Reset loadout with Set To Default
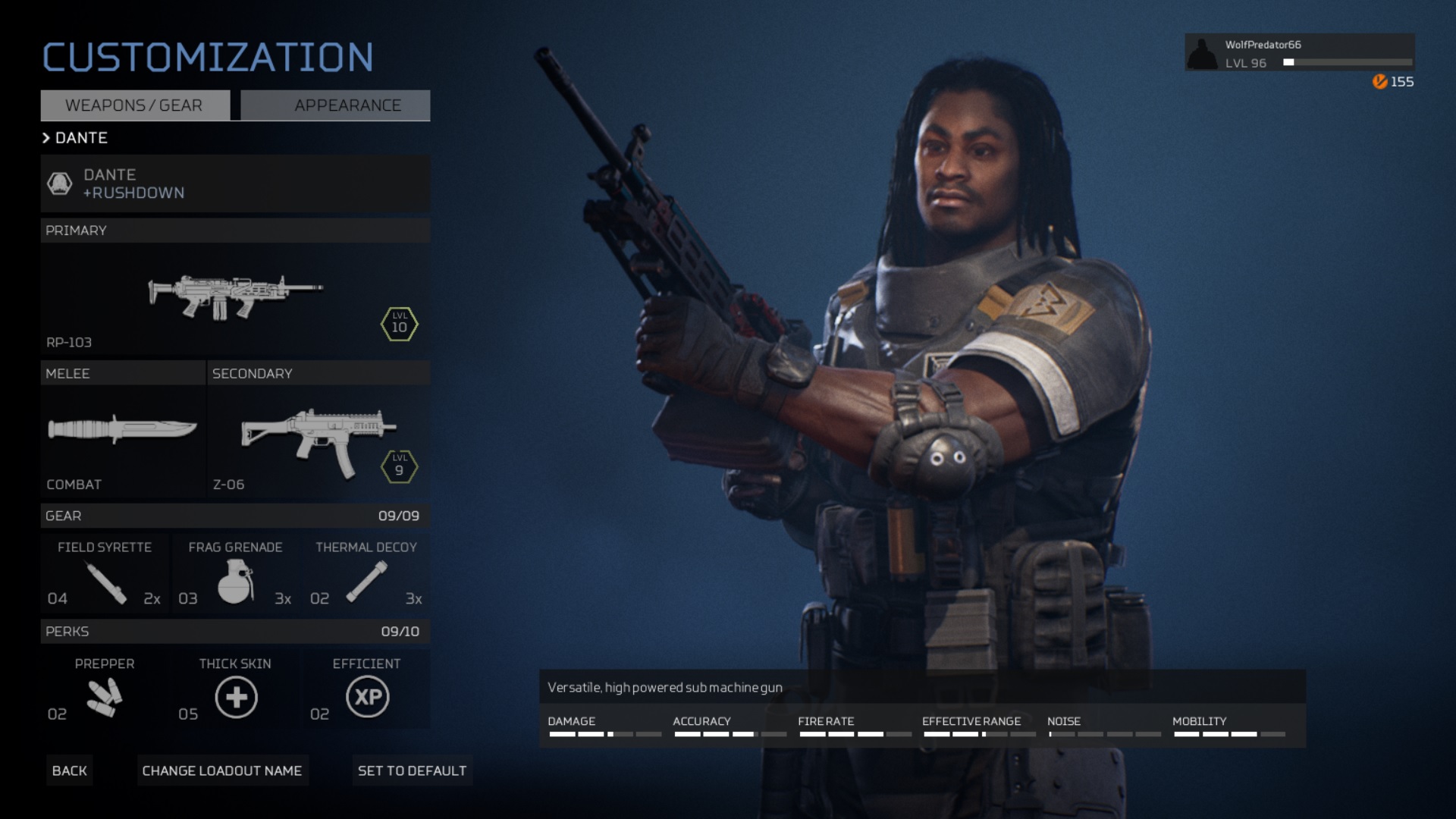Viewport: 1456px width, 819px height. coord(412,770)
